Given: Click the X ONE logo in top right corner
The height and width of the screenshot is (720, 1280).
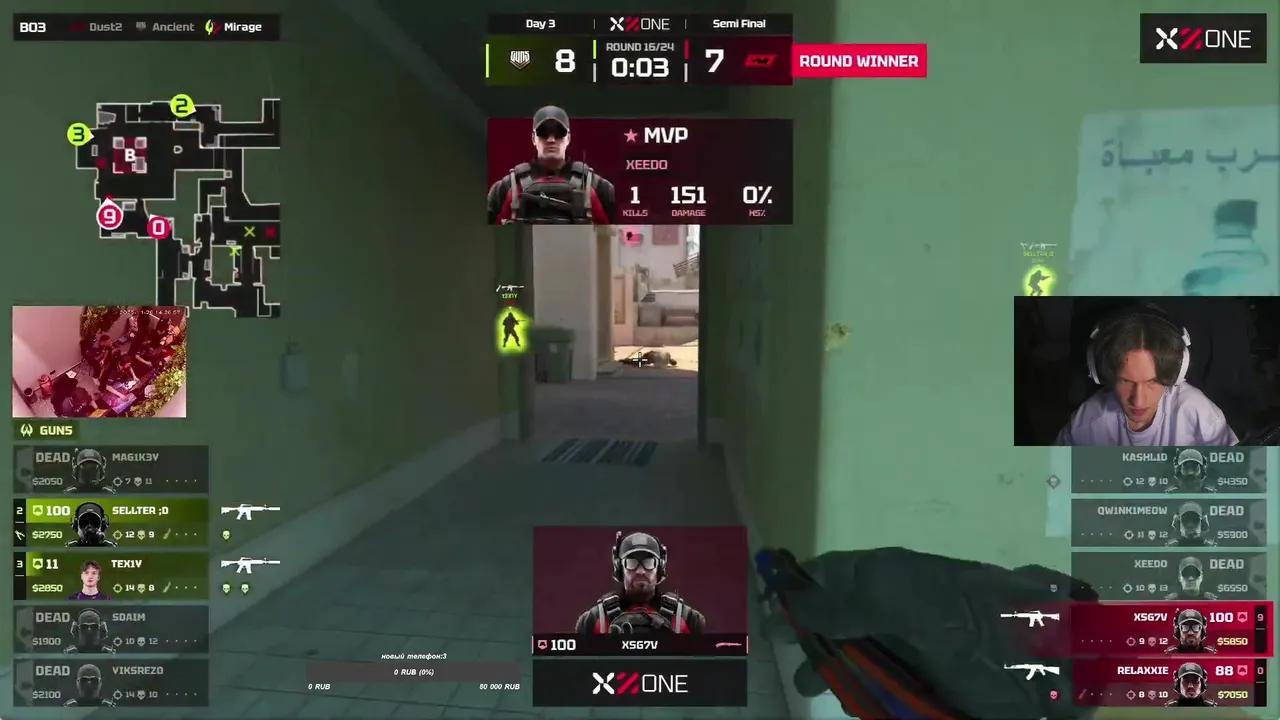Looking at the screenshot, I should [x=1202, y=39].
